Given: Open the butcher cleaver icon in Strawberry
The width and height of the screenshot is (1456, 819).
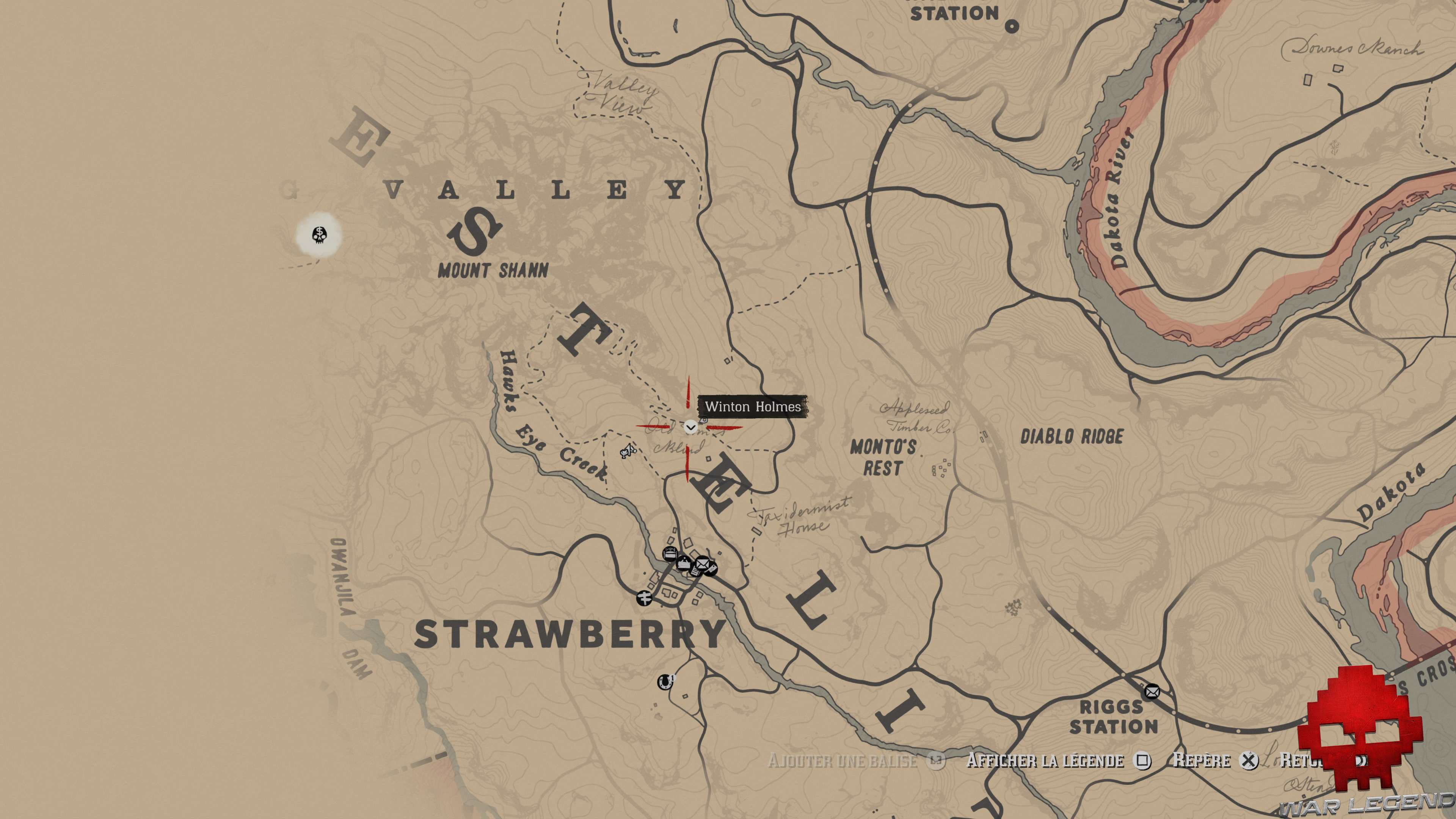Looking at the screenshot, I should 712,568.
